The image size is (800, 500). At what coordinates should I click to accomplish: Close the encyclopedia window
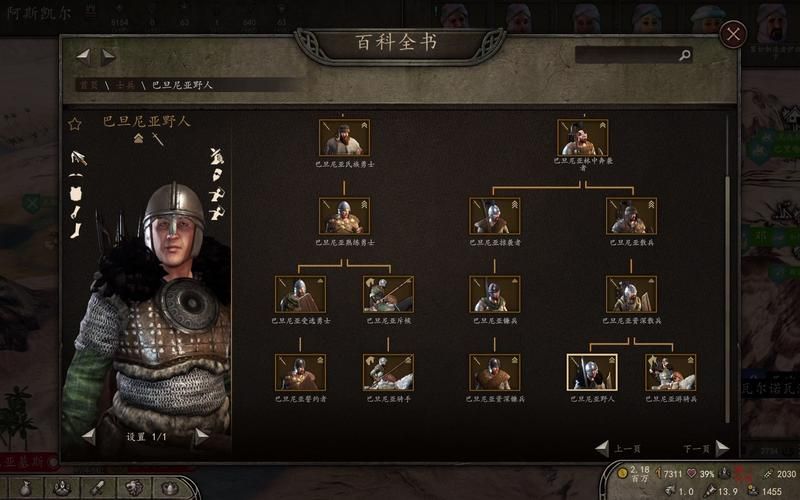point(734,35)
